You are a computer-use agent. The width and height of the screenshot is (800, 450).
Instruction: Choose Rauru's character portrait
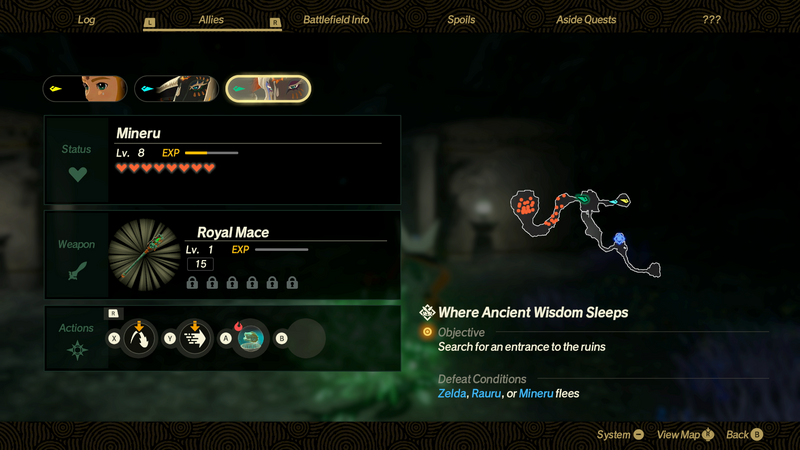click(176, 89)
